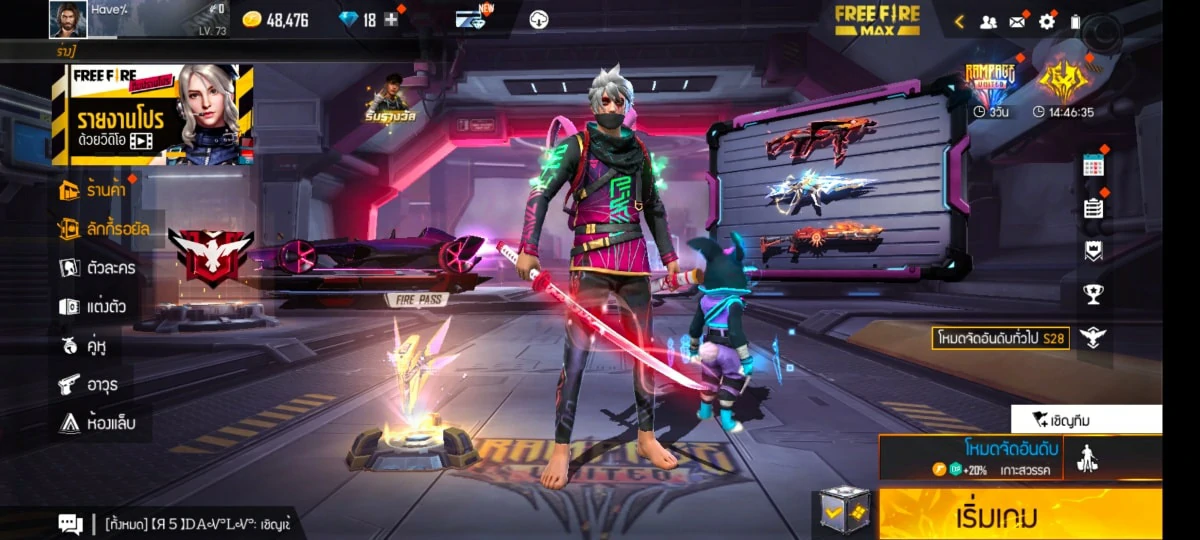The width and height of the screenshot is (1200, 540).
Task: Invite a team with เชิญทีม button
Action: pyautogui.click(x=1086, y=419)
